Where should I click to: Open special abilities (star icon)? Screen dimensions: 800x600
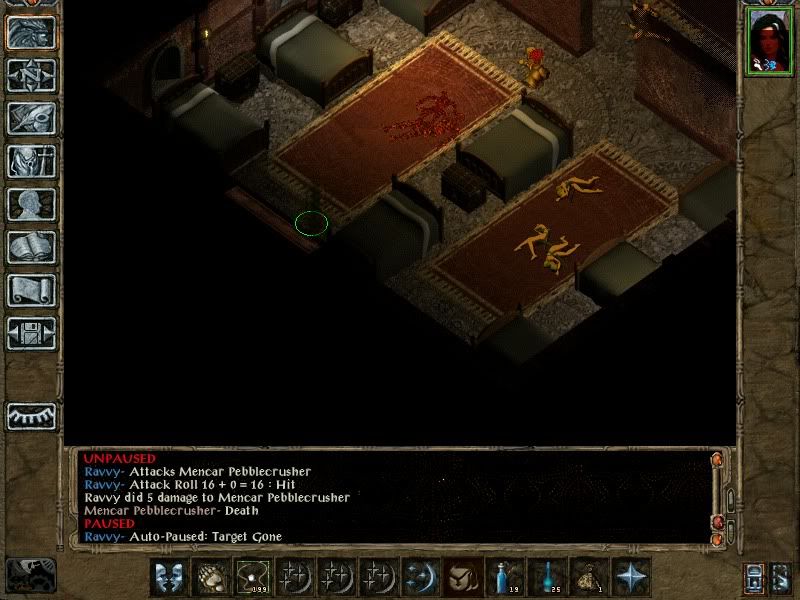[631, 577]
